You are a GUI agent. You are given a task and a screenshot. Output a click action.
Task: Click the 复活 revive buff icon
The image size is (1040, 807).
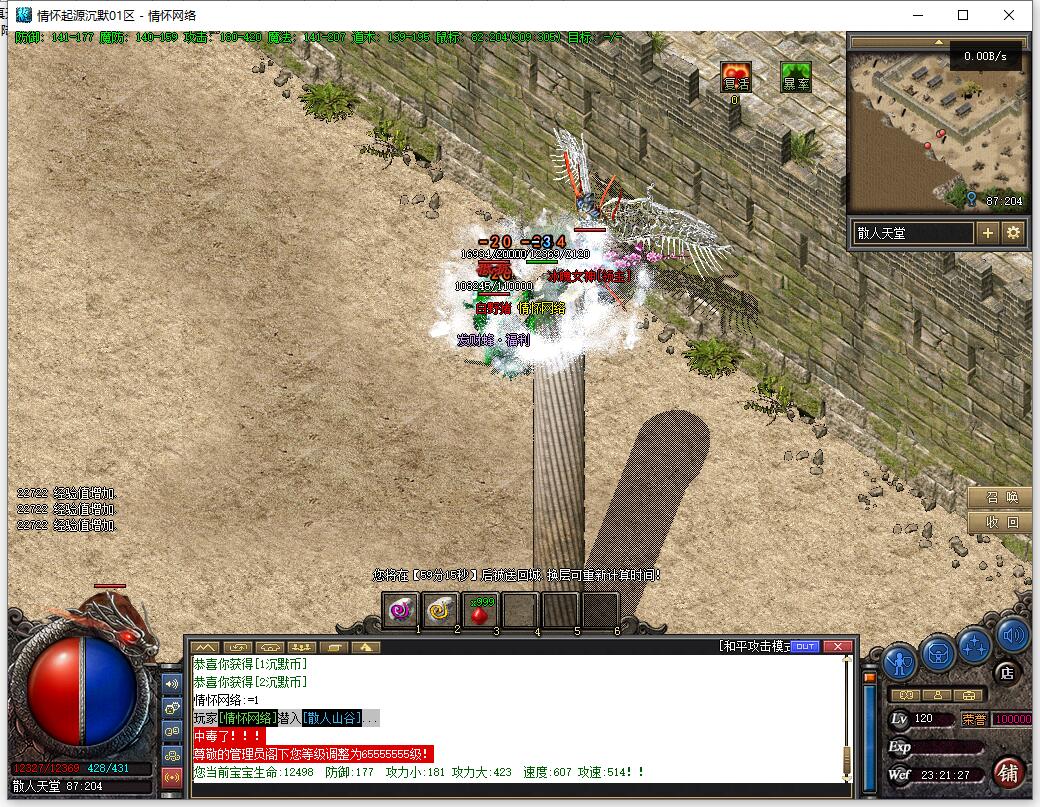pyautogui.click(x=735, y=77)
